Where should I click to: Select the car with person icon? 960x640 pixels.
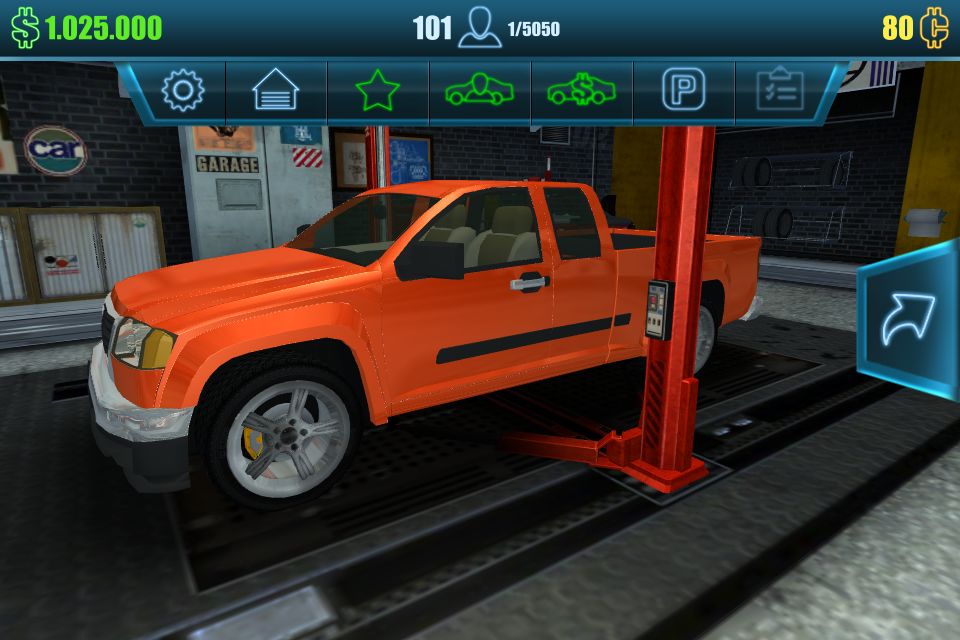click(480, 91)
